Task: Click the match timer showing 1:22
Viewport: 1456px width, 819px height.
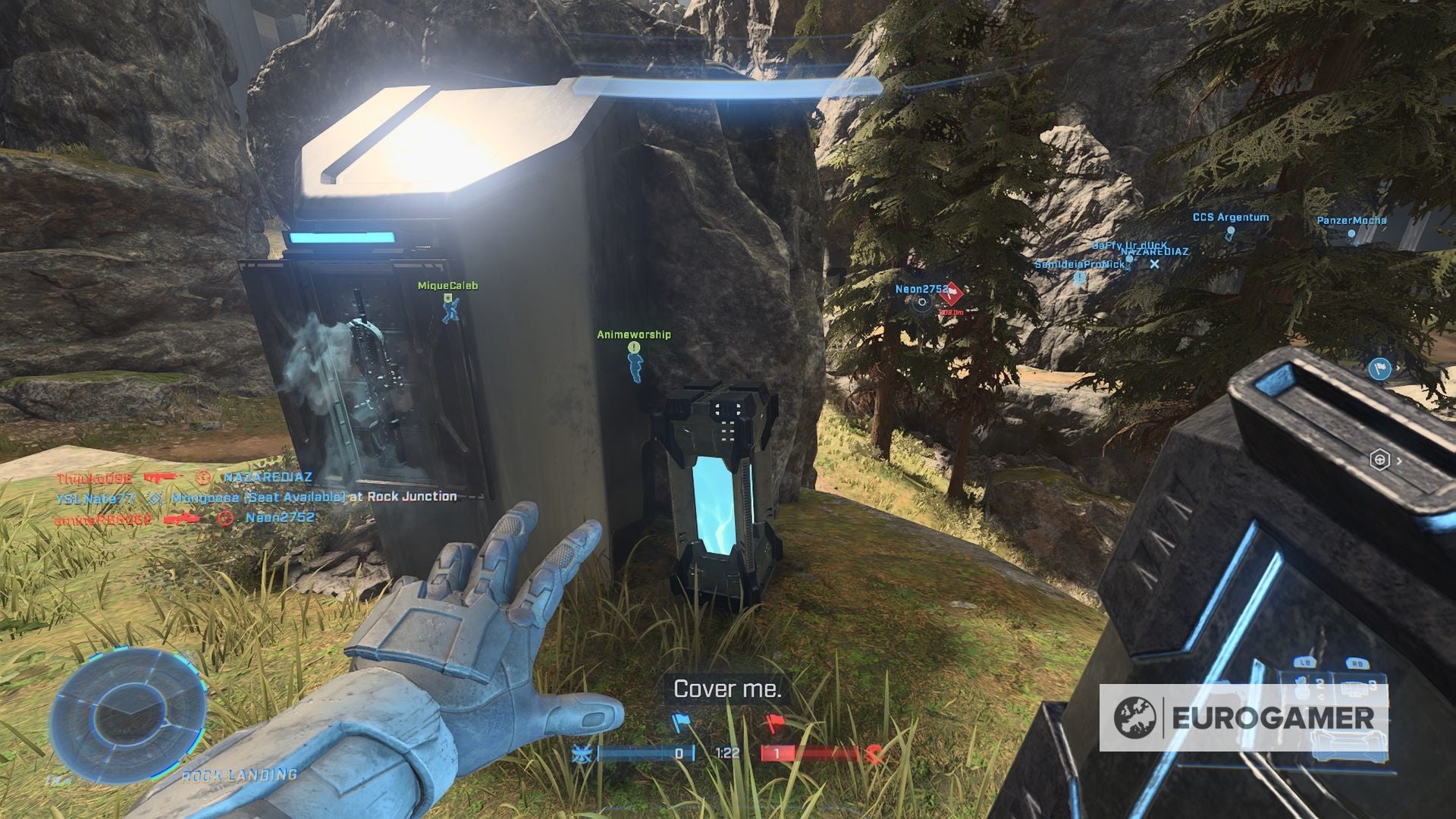Action: tap(728, 753)
